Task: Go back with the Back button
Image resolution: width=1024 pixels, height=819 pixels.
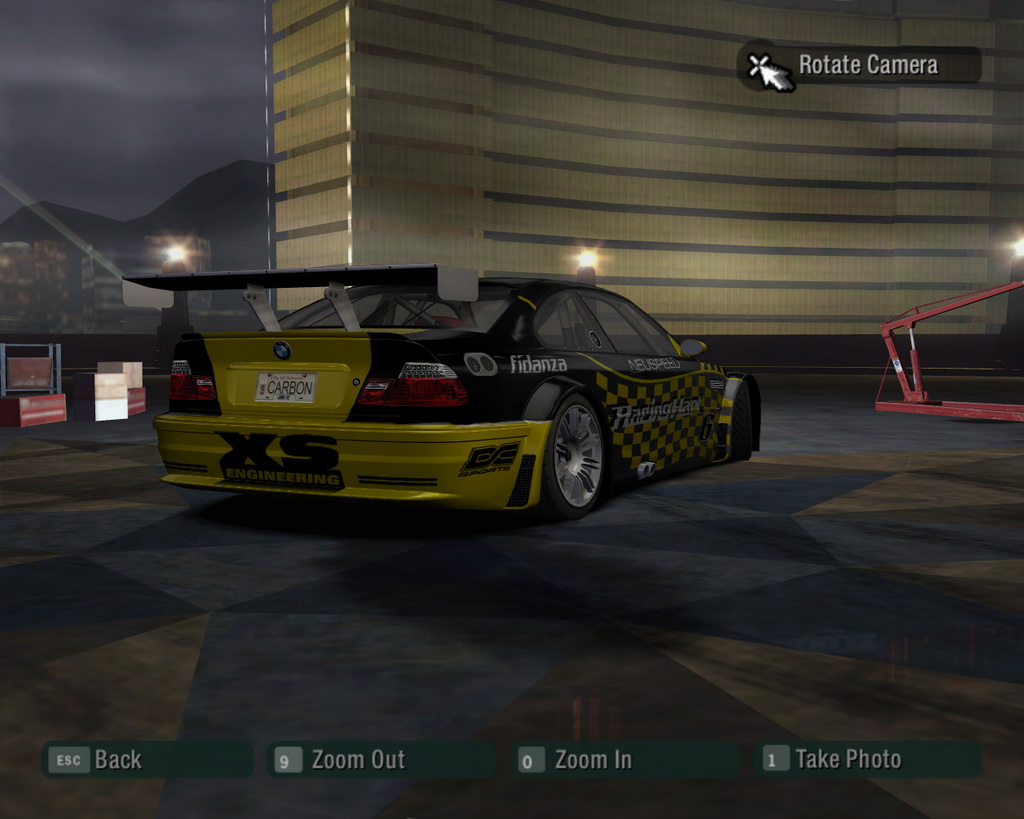Action: coord(146,760)
